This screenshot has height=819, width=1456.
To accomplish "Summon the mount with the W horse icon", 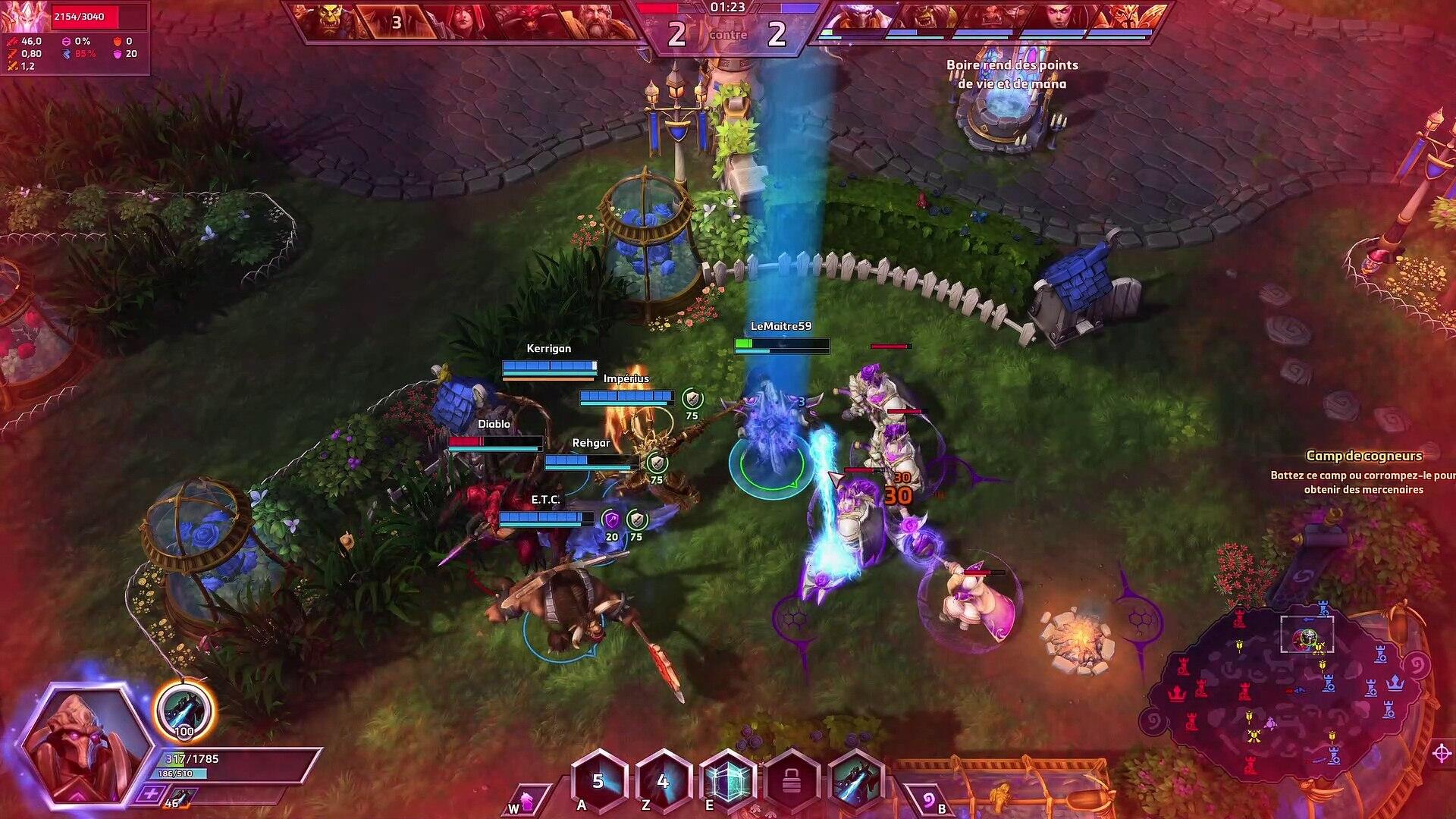I will click(526, 802).
